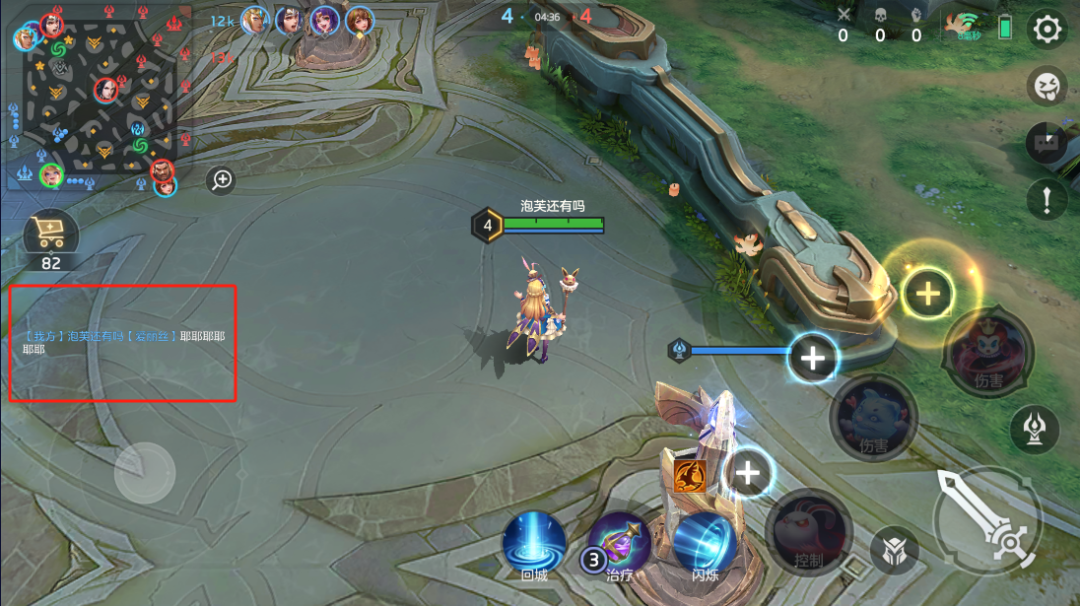The height and width of the screenshot is (606, 1080).
Task: Send an alert with the exclamation button
Action: (1047, 200)
